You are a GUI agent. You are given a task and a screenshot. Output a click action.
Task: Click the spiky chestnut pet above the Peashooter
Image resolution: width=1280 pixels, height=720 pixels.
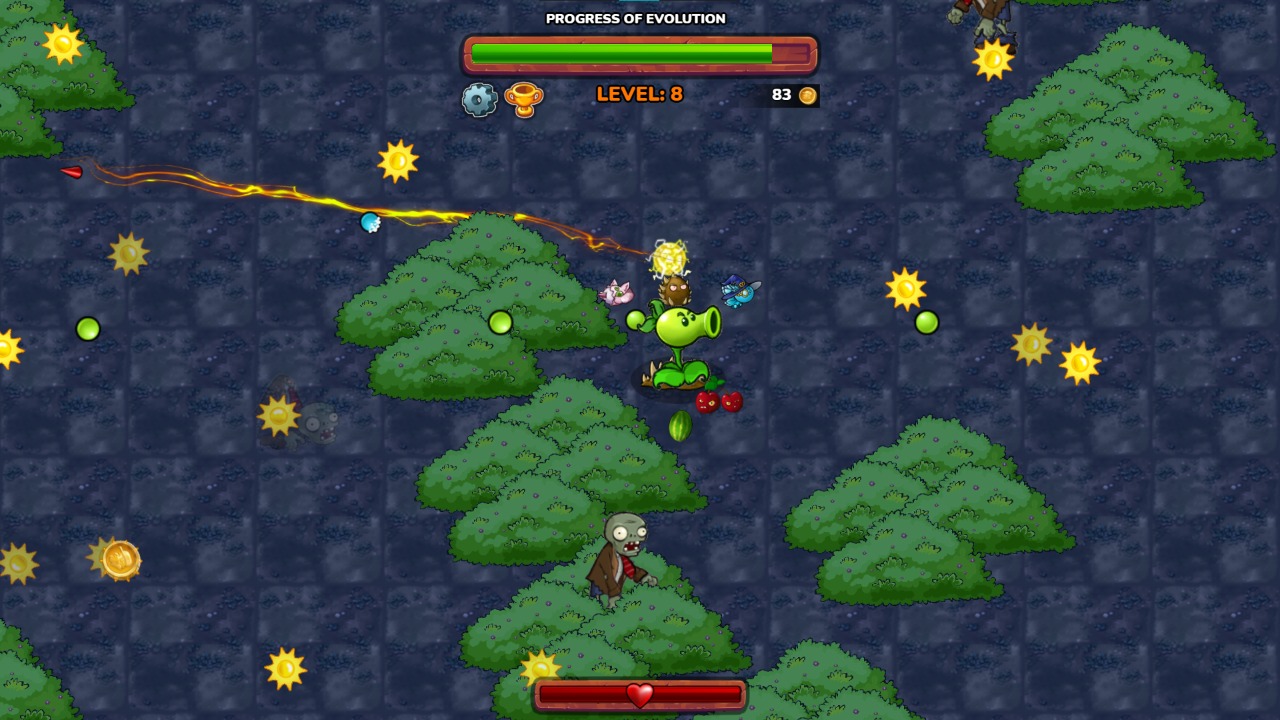(x=676, y=292)
